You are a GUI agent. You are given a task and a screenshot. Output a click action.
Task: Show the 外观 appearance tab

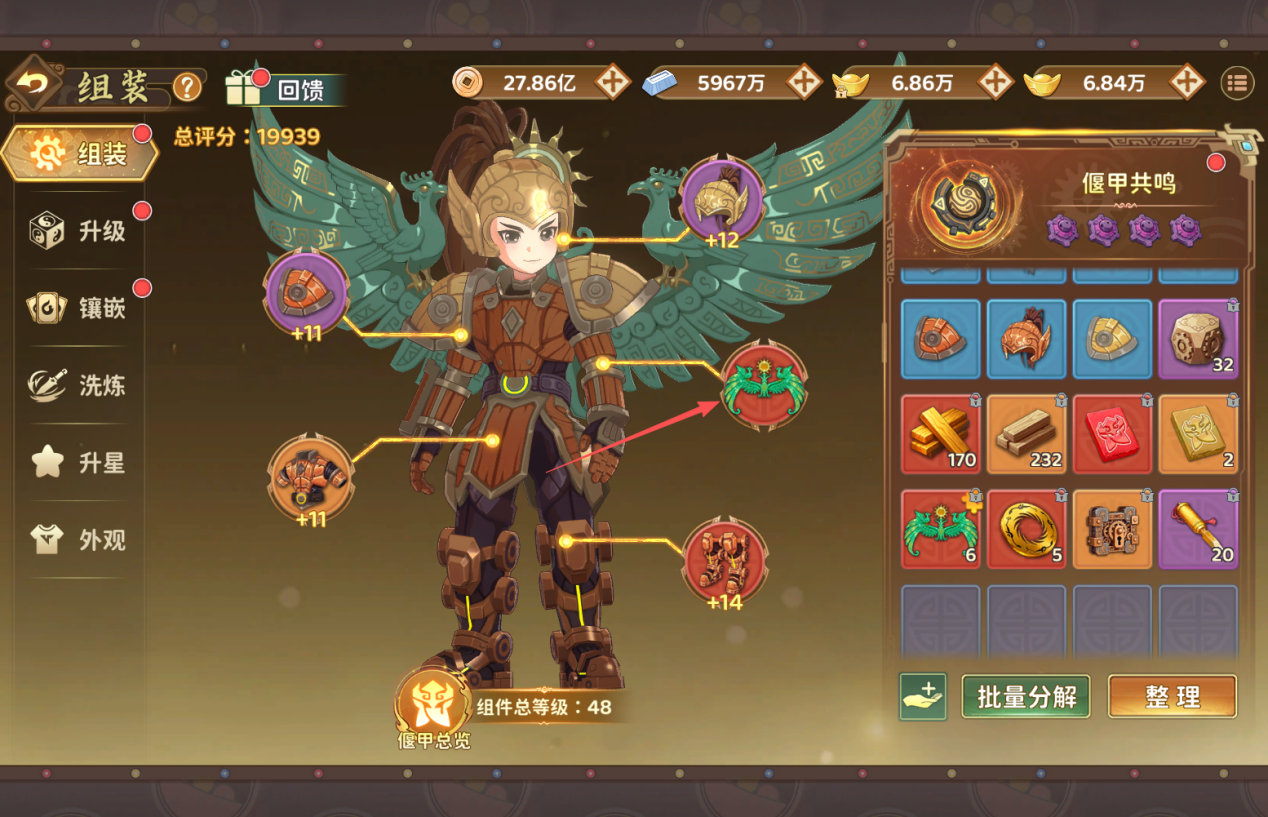tap(82, 540)
